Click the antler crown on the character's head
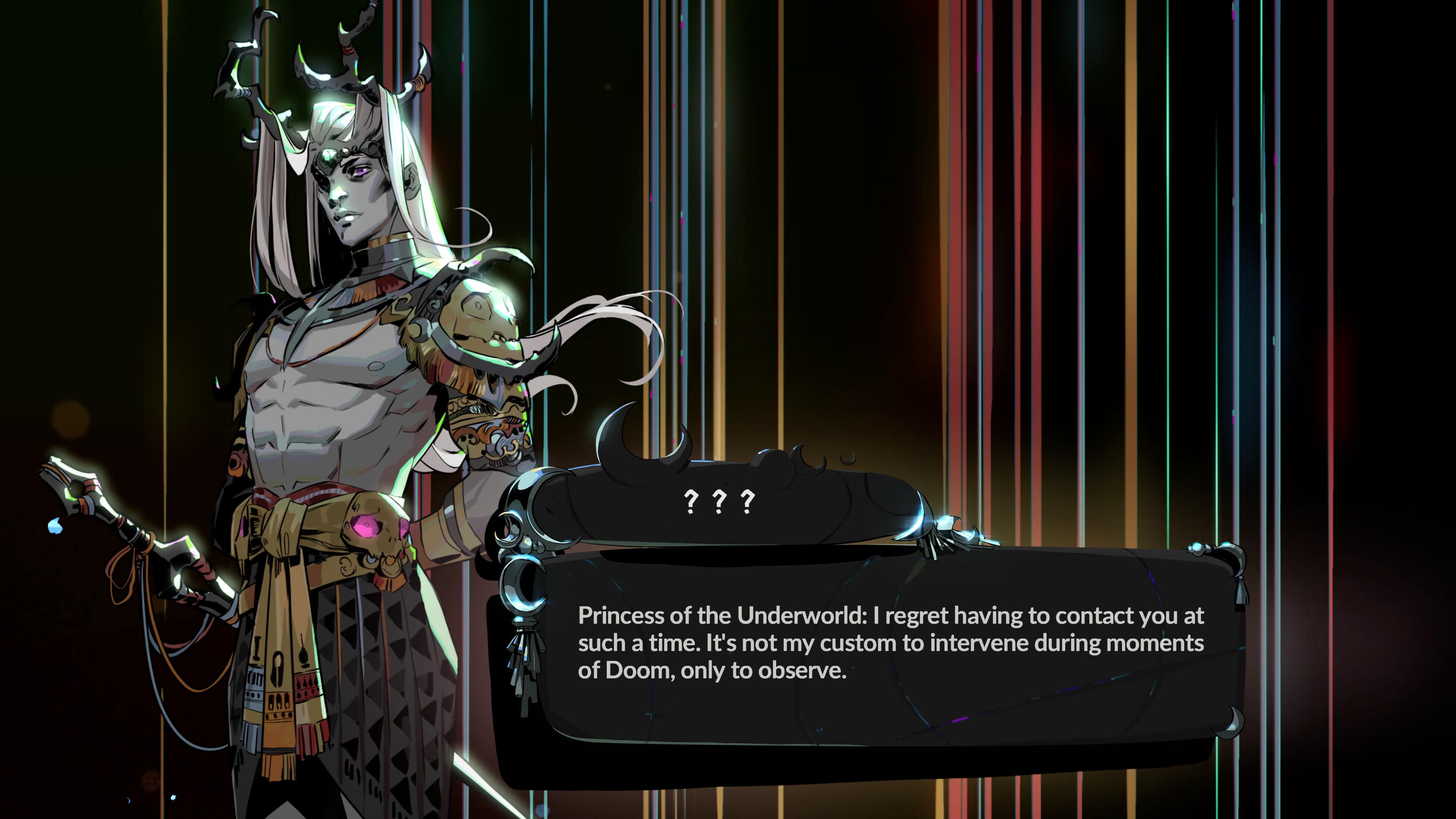The width and height of the screenshot is (1456, 819). tap(322, 68)
